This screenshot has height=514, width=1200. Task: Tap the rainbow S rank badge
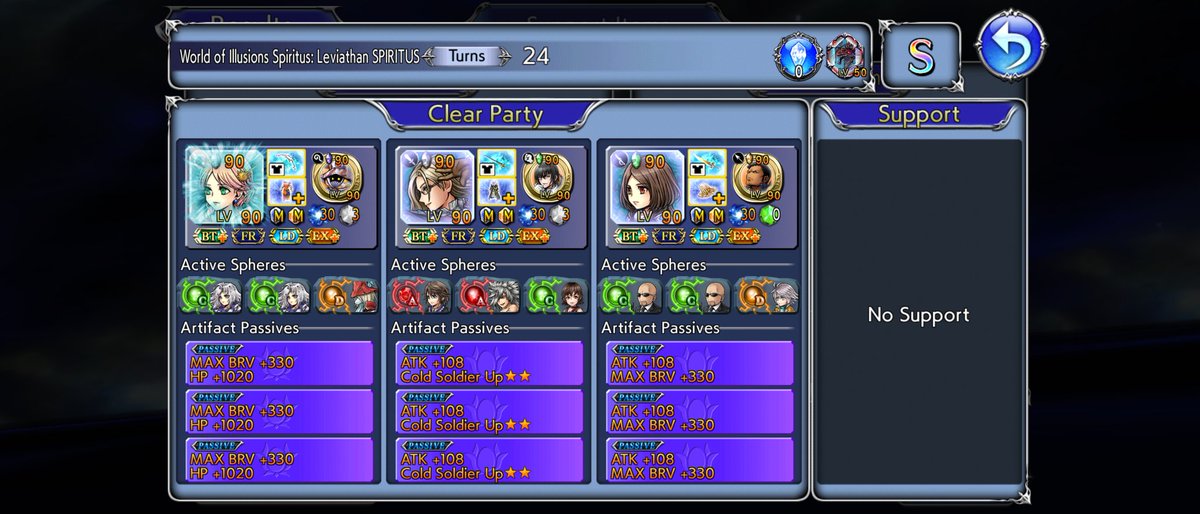click(919, 57)
